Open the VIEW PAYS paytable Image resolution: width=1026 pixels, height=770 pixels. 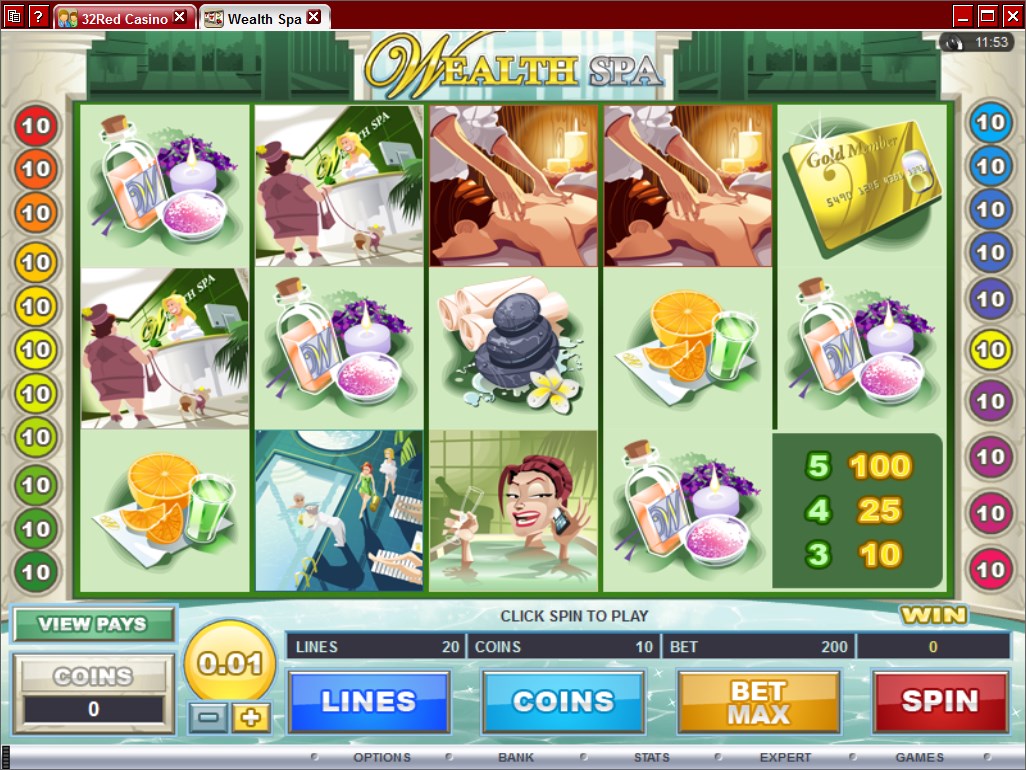click(x=93, y=624)
